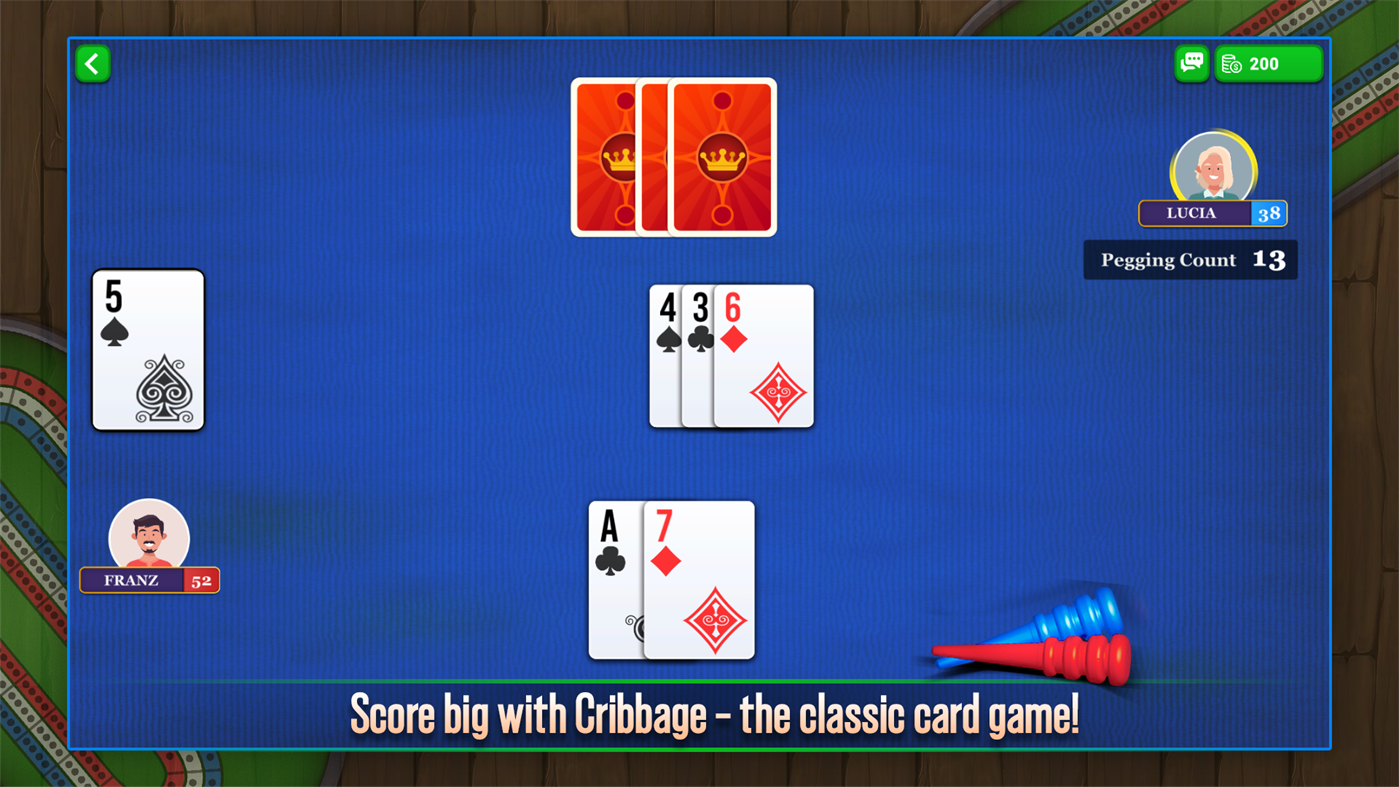Tap the green back arrow
Viewport: 1399px width, 787px height.
point(92,62)
